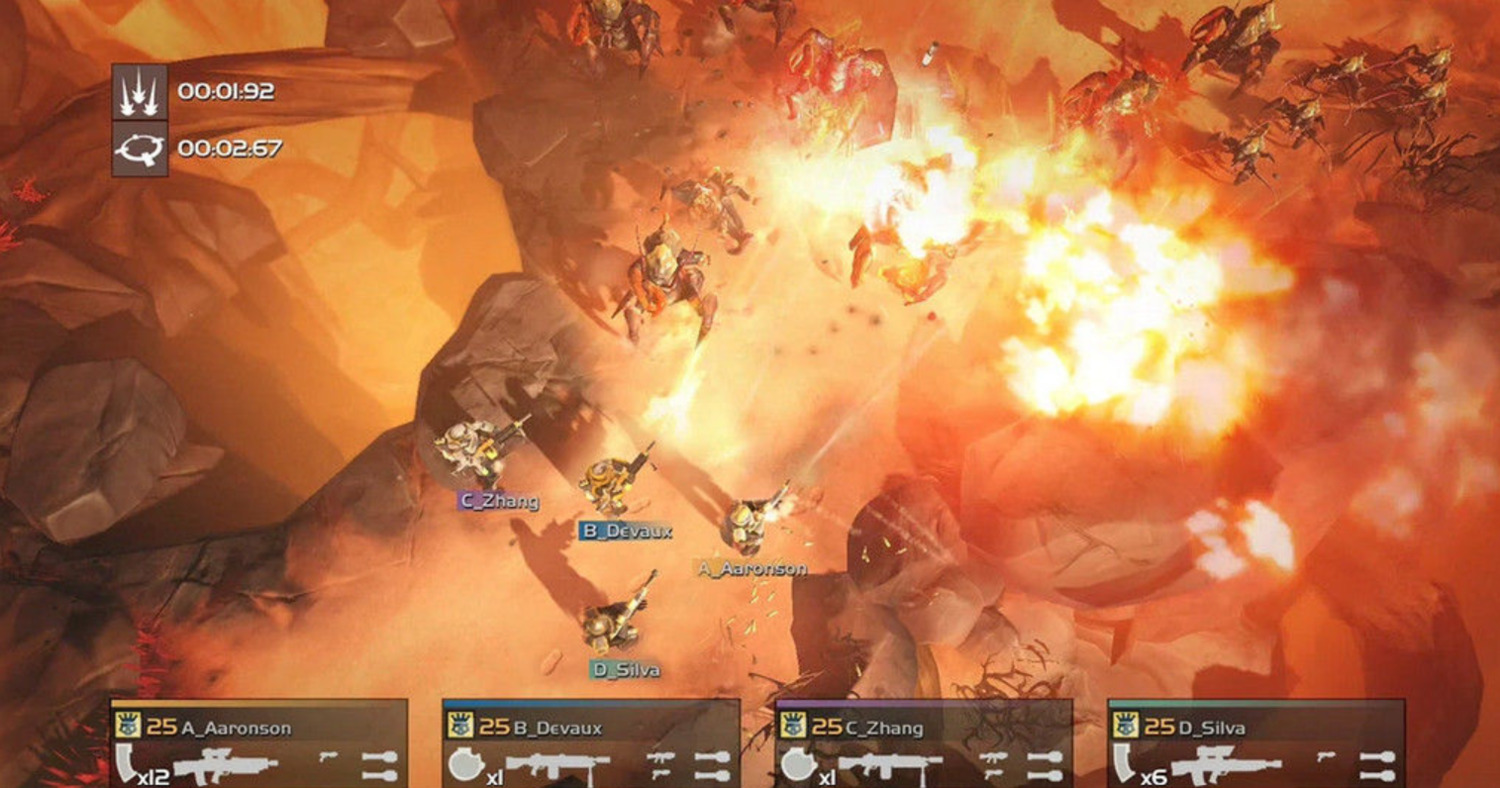The height and width of the screenshot is (788, 1500).
Task: Select D_Silva's curved magazine icon
Action: pyautogui.click(x=1125, y=764)
